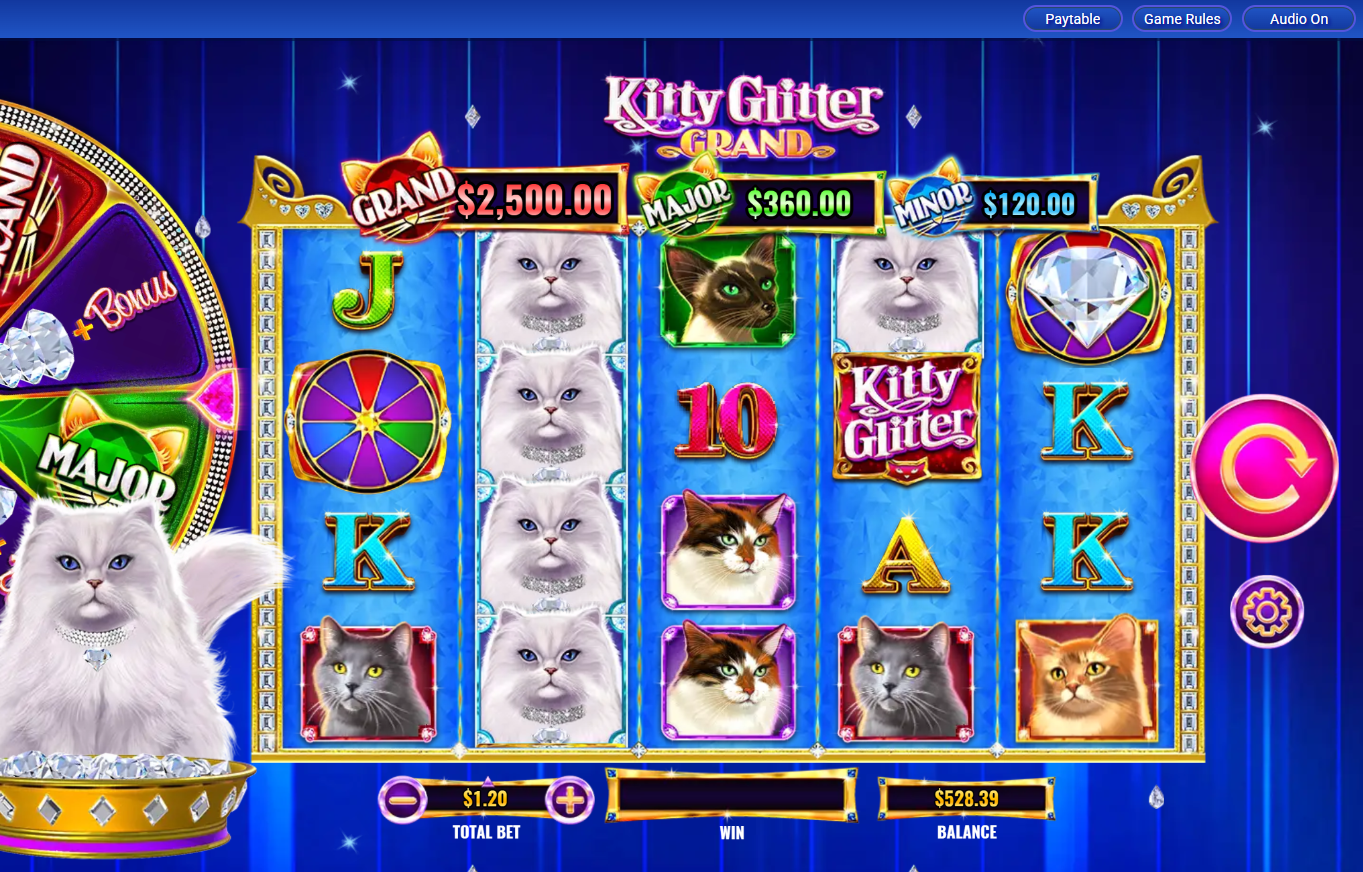Image resolution: width=1363 pixels, height=872 pixels.
Task: Decrease the Total Bet with the minus button
Action: click(x=404, y=799)
